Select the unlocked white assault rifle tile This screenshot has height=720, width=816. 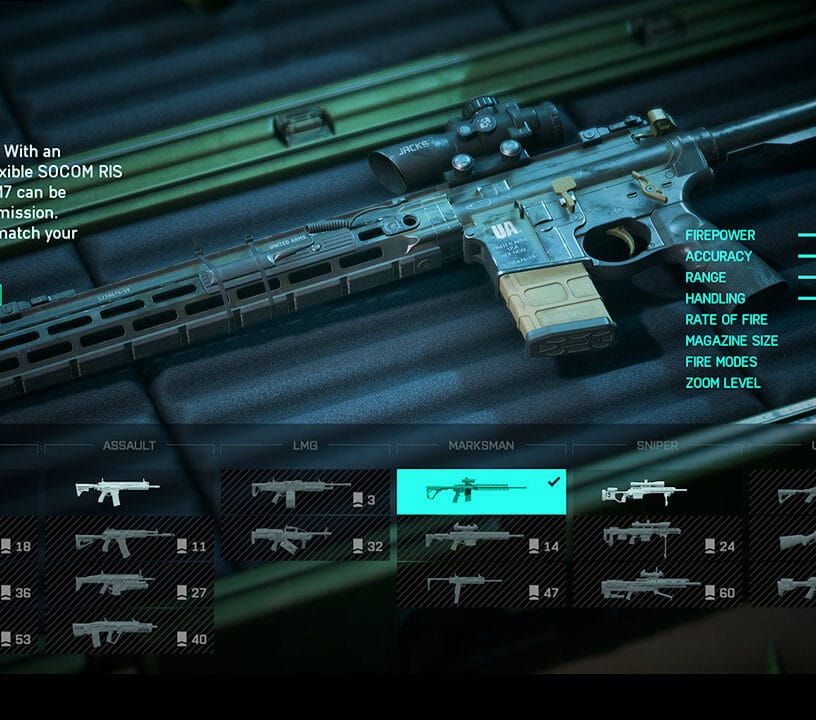(x=129, y=492)
